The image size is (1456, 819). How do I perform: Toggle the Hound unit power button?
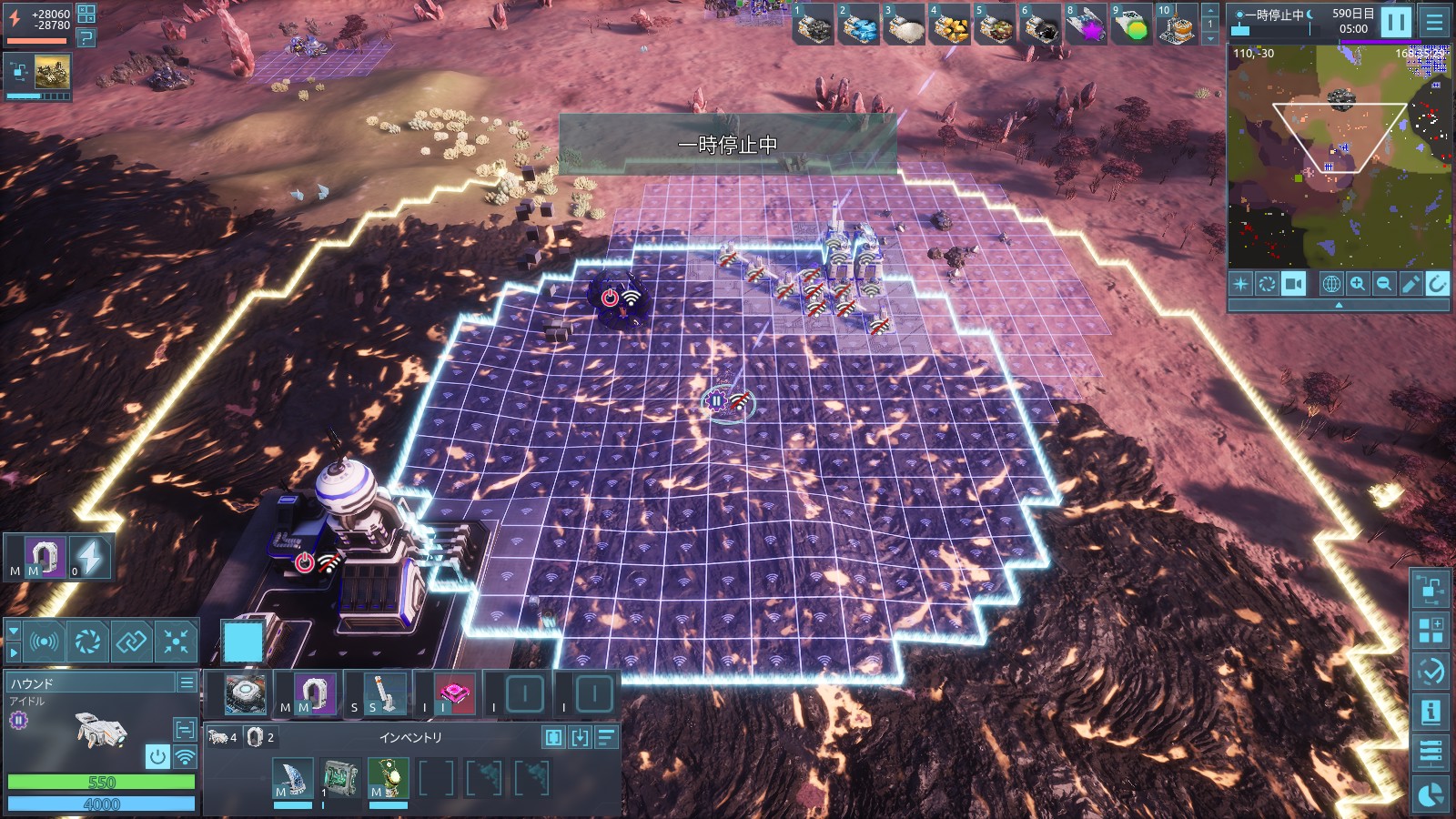click(157, 756)
